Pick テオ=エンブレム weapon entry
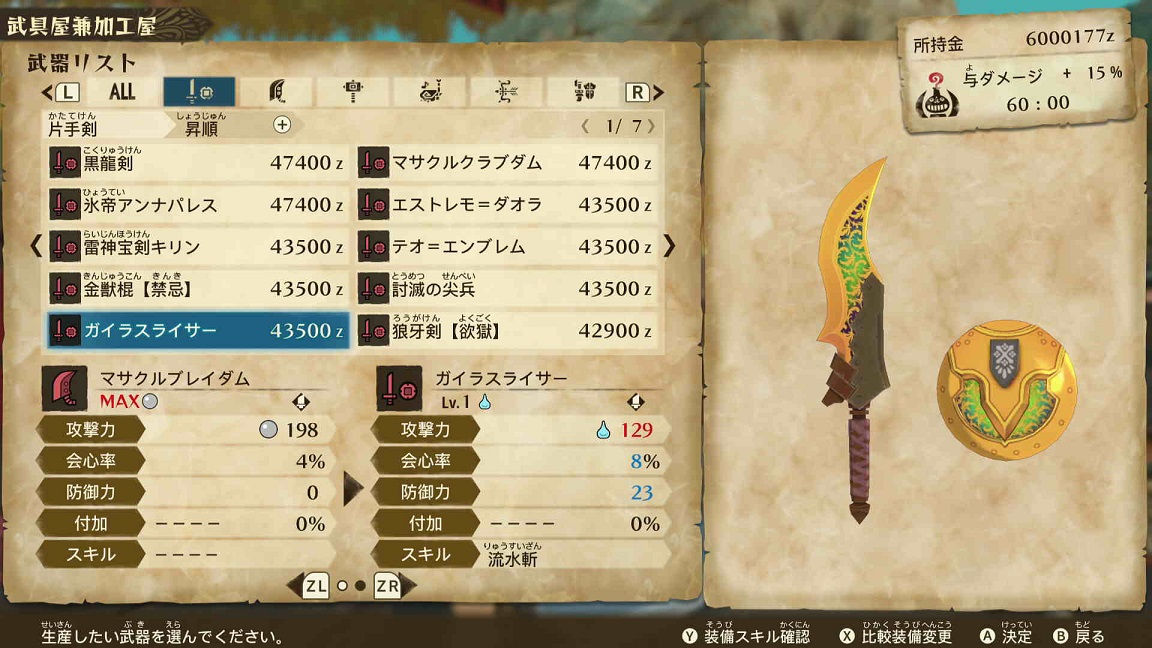 pyautogui.click(x=507, y=247)
